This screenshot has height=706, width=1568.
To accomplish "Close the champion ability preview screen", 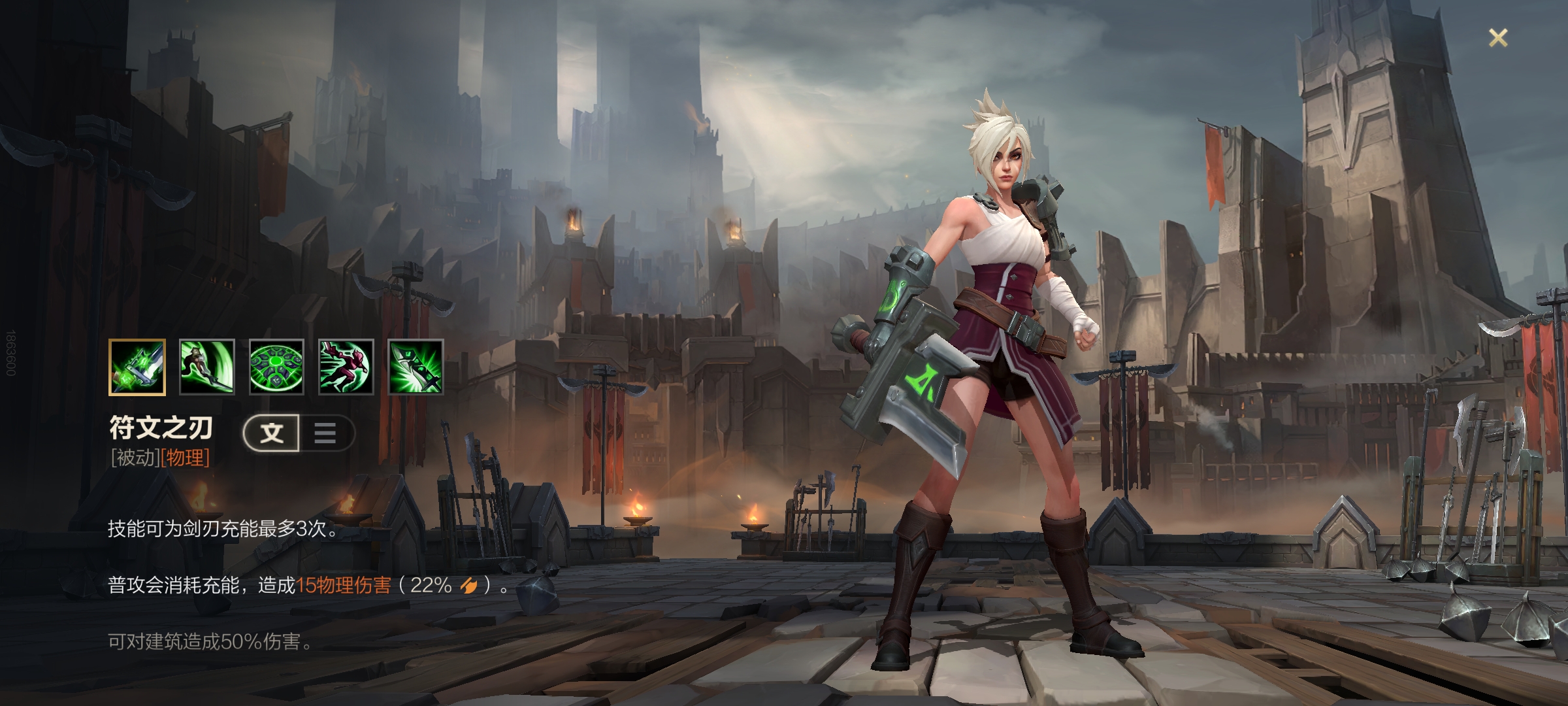I will pyautogui.click(x=1497, y=38).
